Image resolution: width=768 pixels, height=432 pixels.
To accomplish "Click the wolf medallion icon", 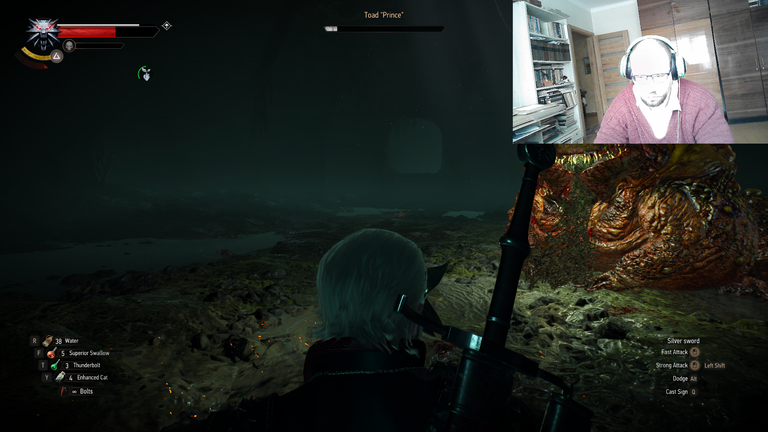I will click(42, 33).
